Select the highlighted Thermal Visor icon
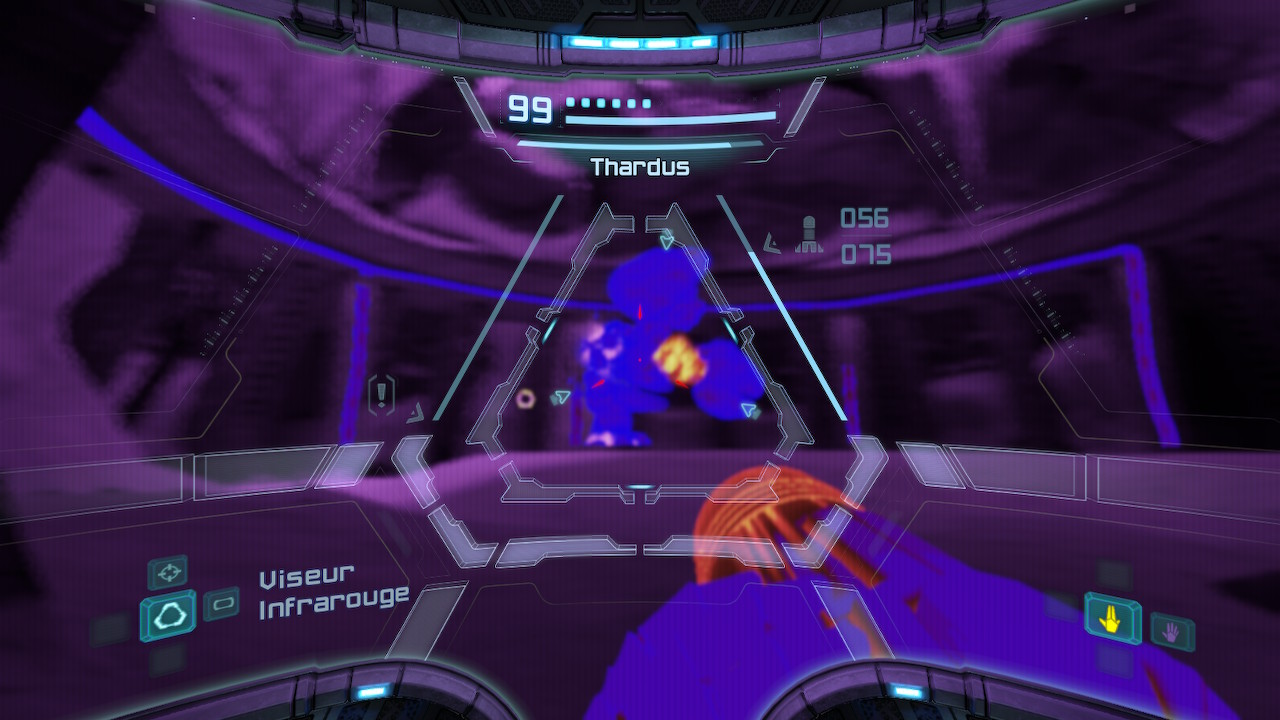Image resolution: width=1280 pixels, height=720 pixels. [x=168, y=616]
